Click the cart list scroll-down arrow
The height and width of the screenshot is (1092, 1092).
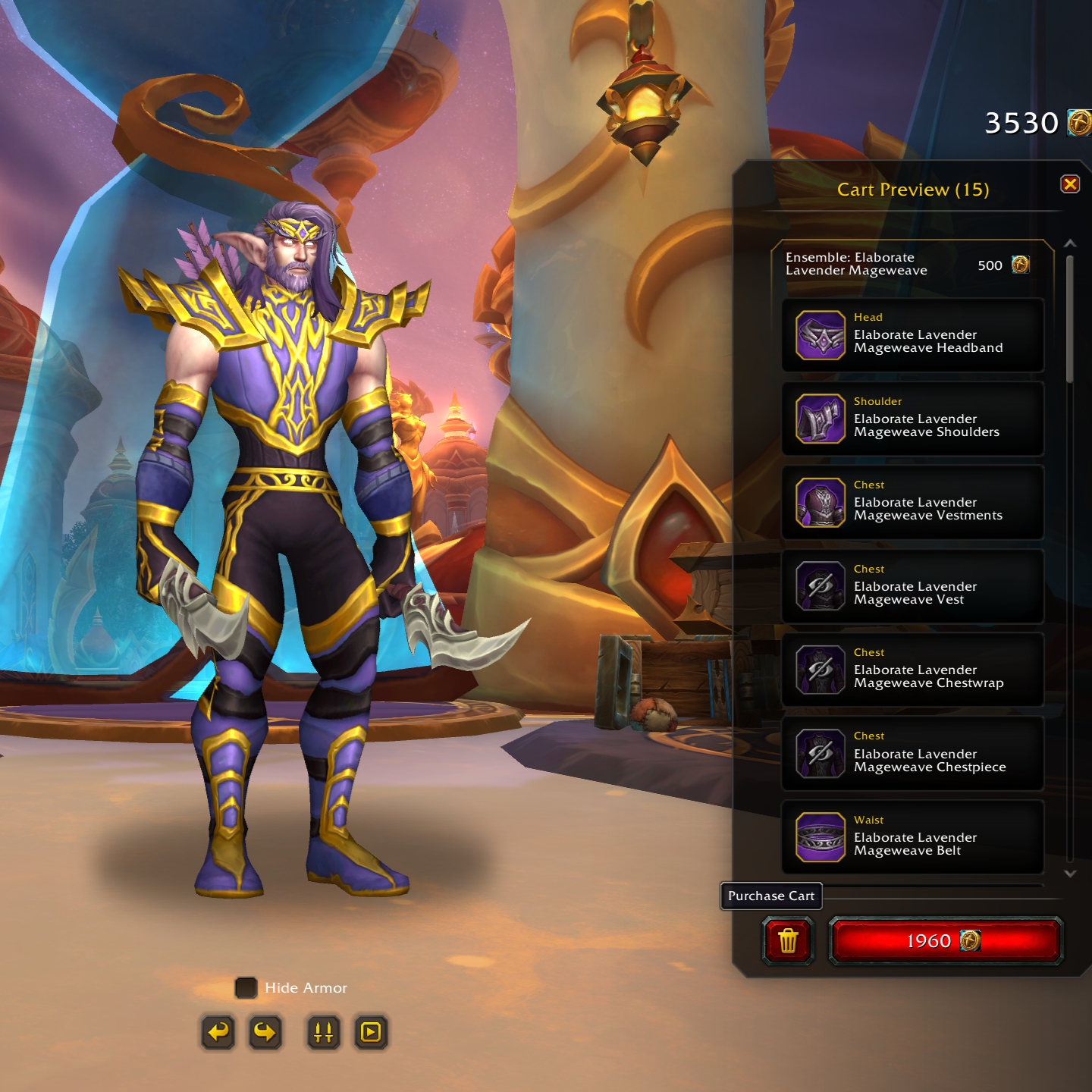click(x=1070, y=874)
